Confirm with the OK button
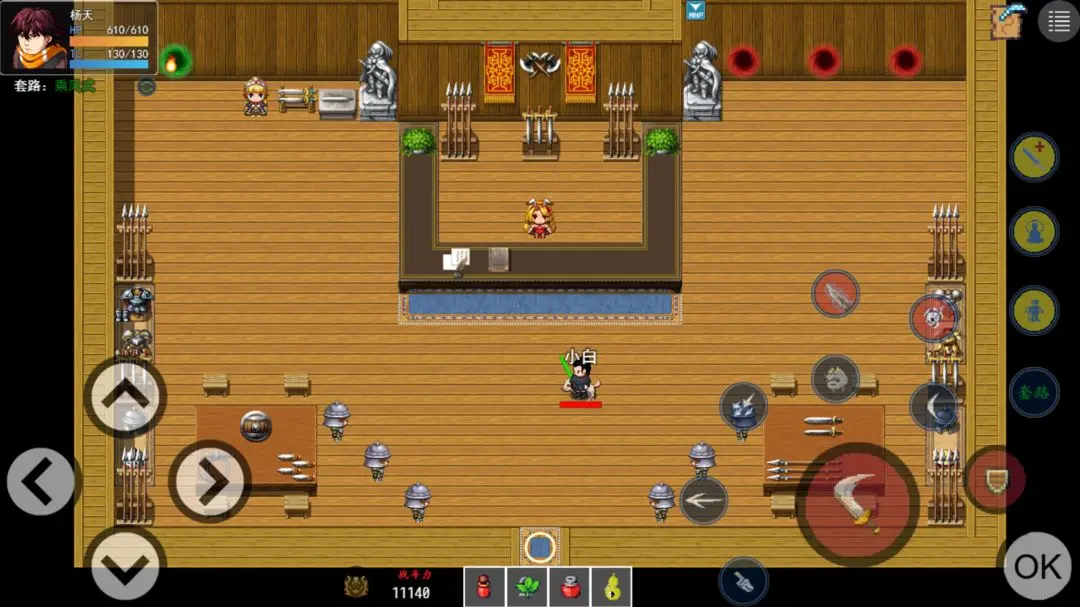This screenshot has width=1080, height=607. pos(1037,567)
